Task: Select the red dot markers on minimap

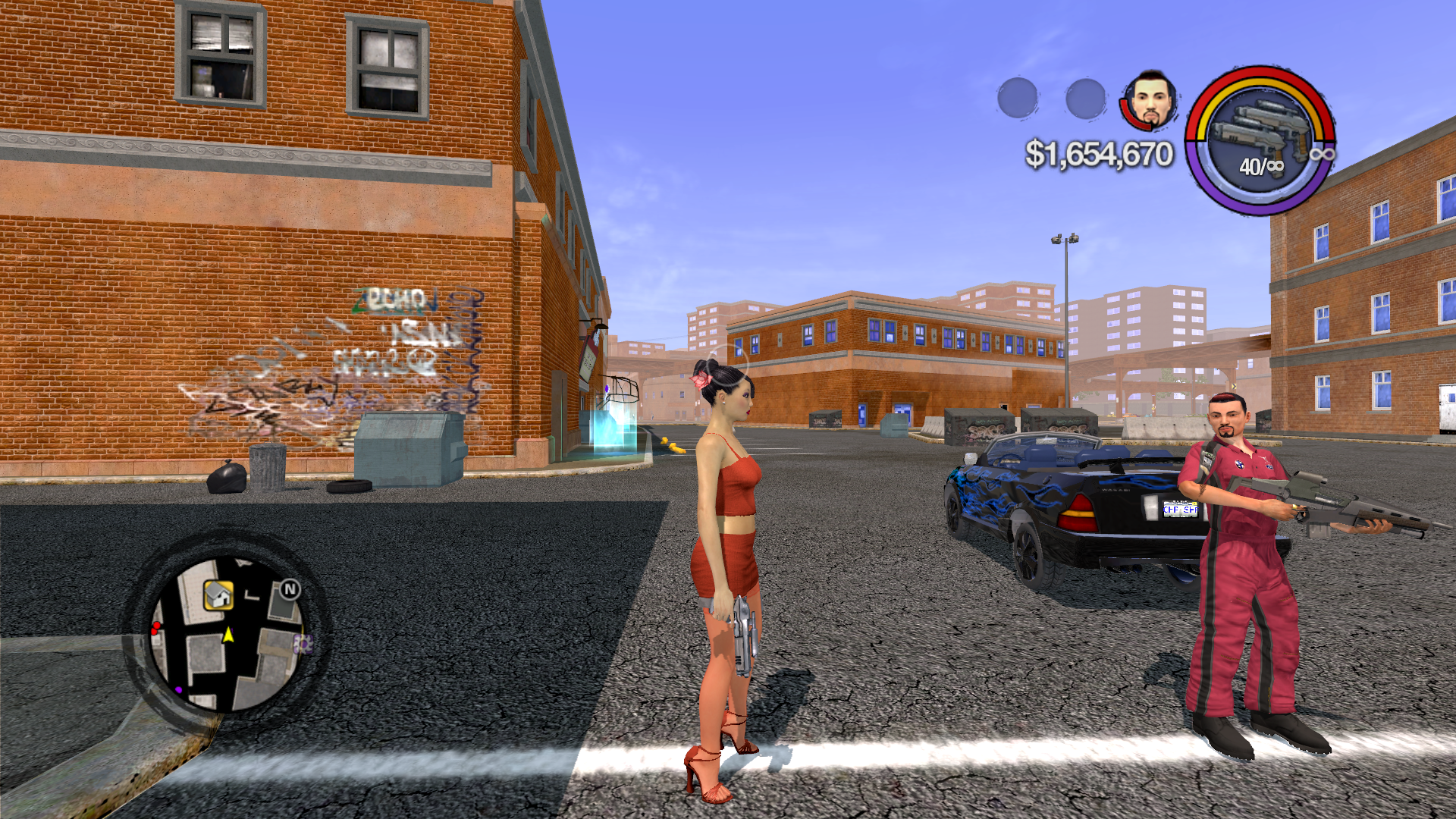Action: pyautogui.click(x=156, y=628)
